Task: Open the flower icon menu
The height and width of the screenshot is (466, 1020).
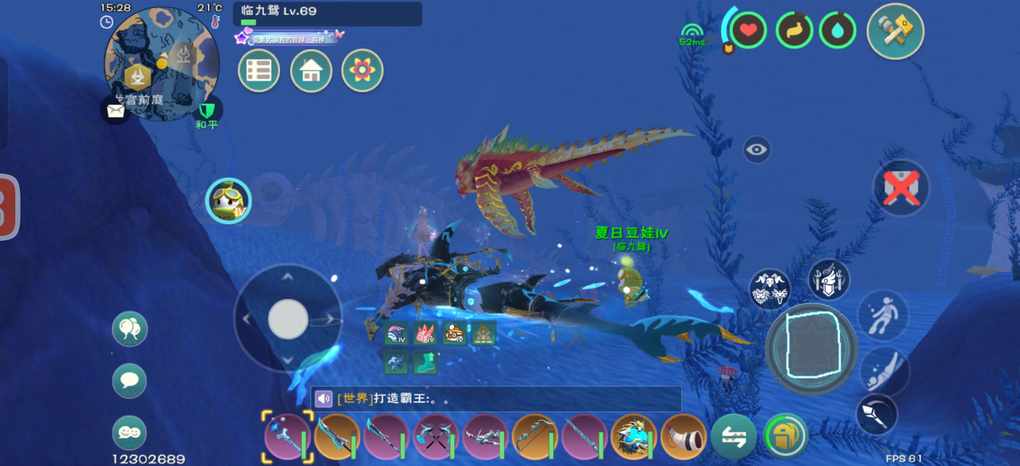Action: coord(362,71)
